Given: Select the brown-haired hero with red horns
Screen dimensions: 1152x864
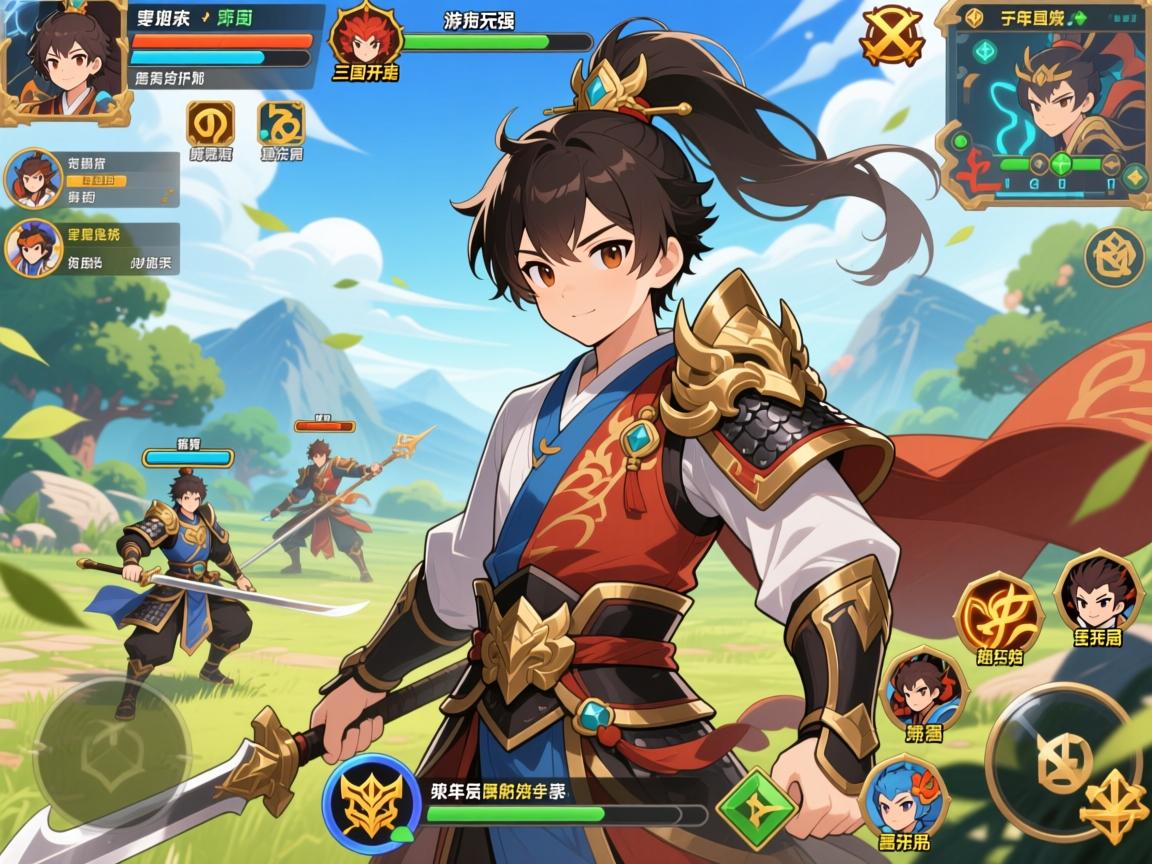Looking at the screenshot, I should tap(923, 688).
